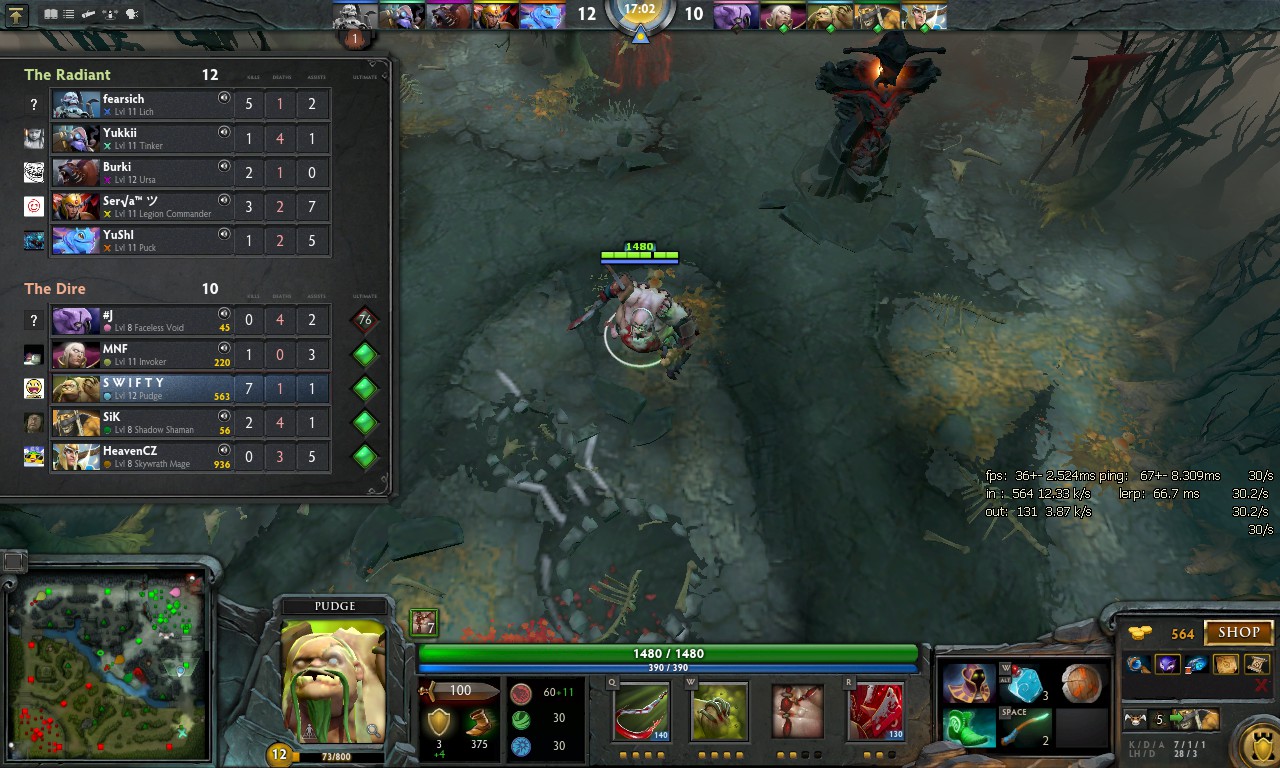This screenshot has width=1280, height=768.
Task: Select the Flesh Heap passive ability icon
Action: click(x=797, y=711)
